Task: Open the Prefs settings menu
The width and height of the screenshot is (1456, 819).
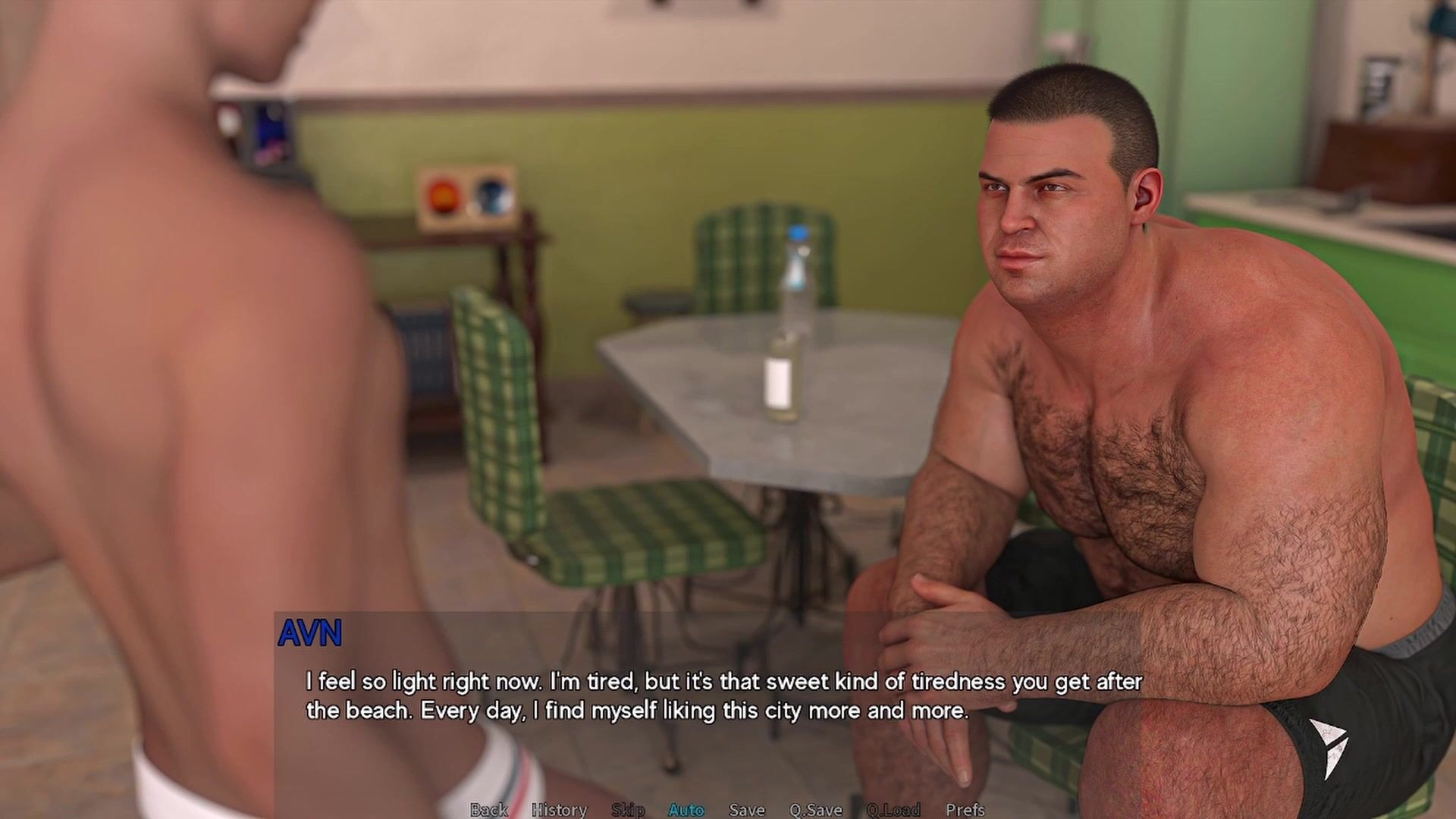Action: 965,810
